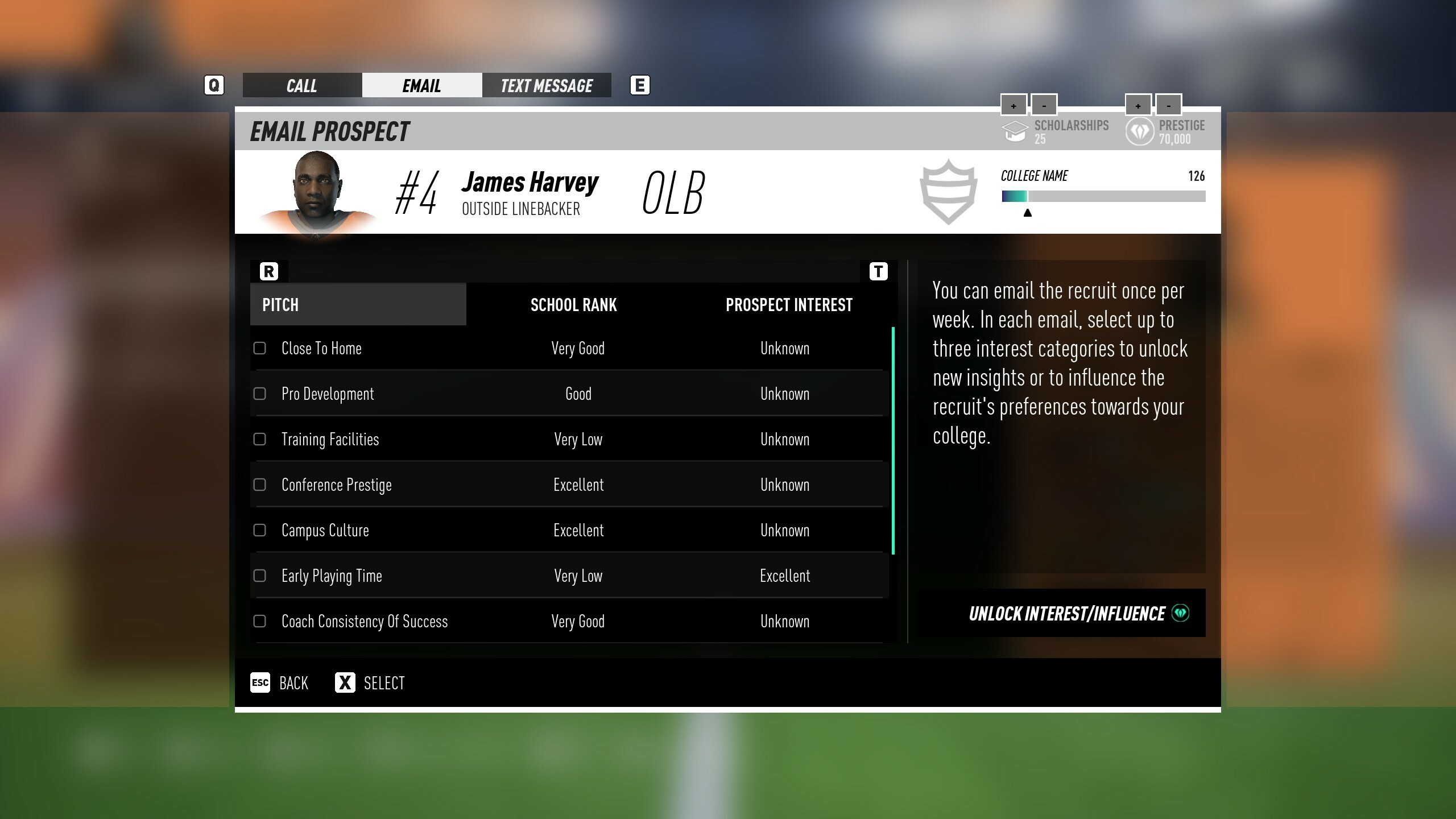
Task: Click the E hotkey indicator
Action: click(x=640, y=85)
